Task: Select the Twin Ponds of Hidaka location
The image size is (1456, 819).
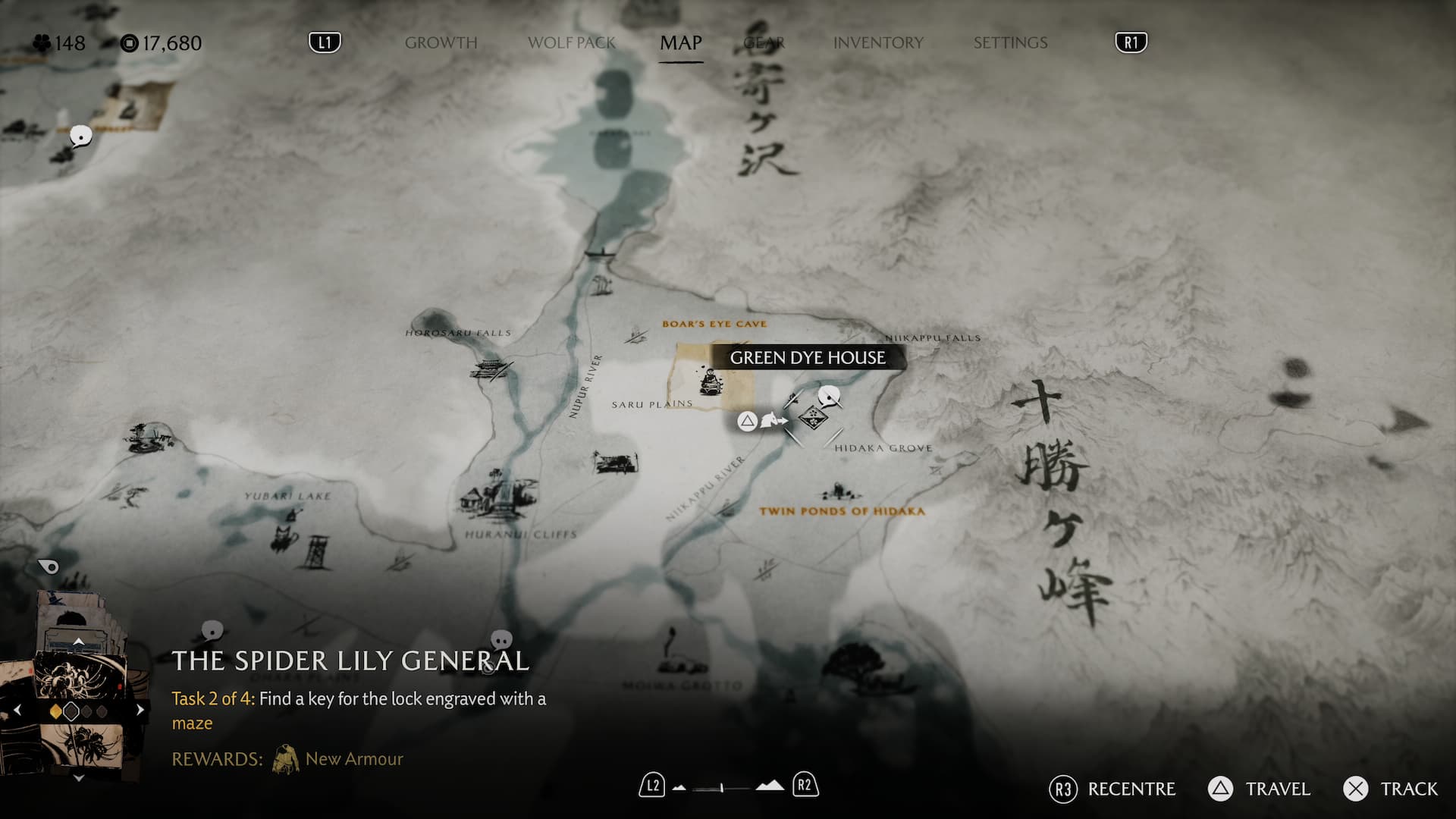Action: coord(842,510)
